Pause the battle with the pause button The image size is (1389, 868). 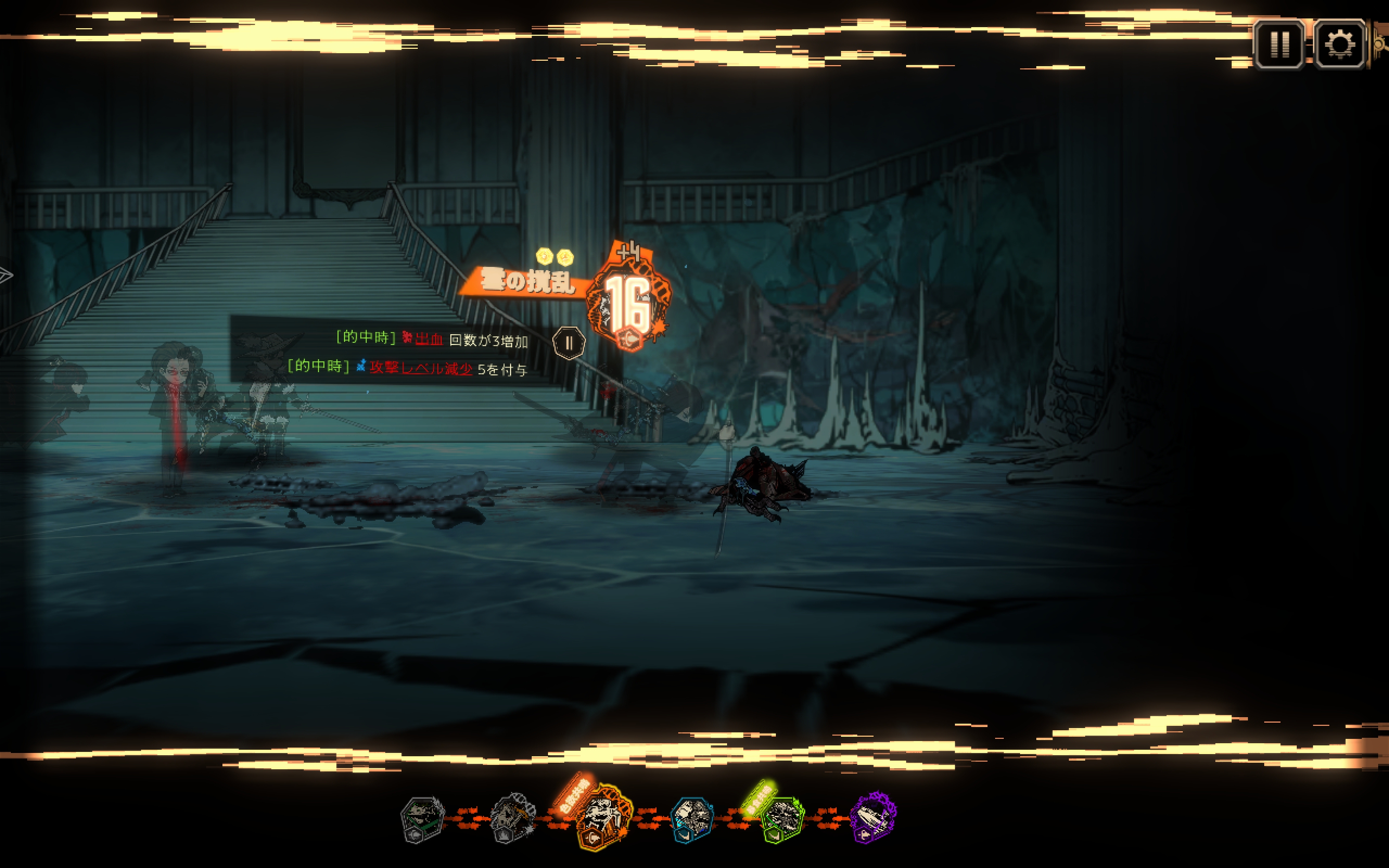coord(1279,44)
